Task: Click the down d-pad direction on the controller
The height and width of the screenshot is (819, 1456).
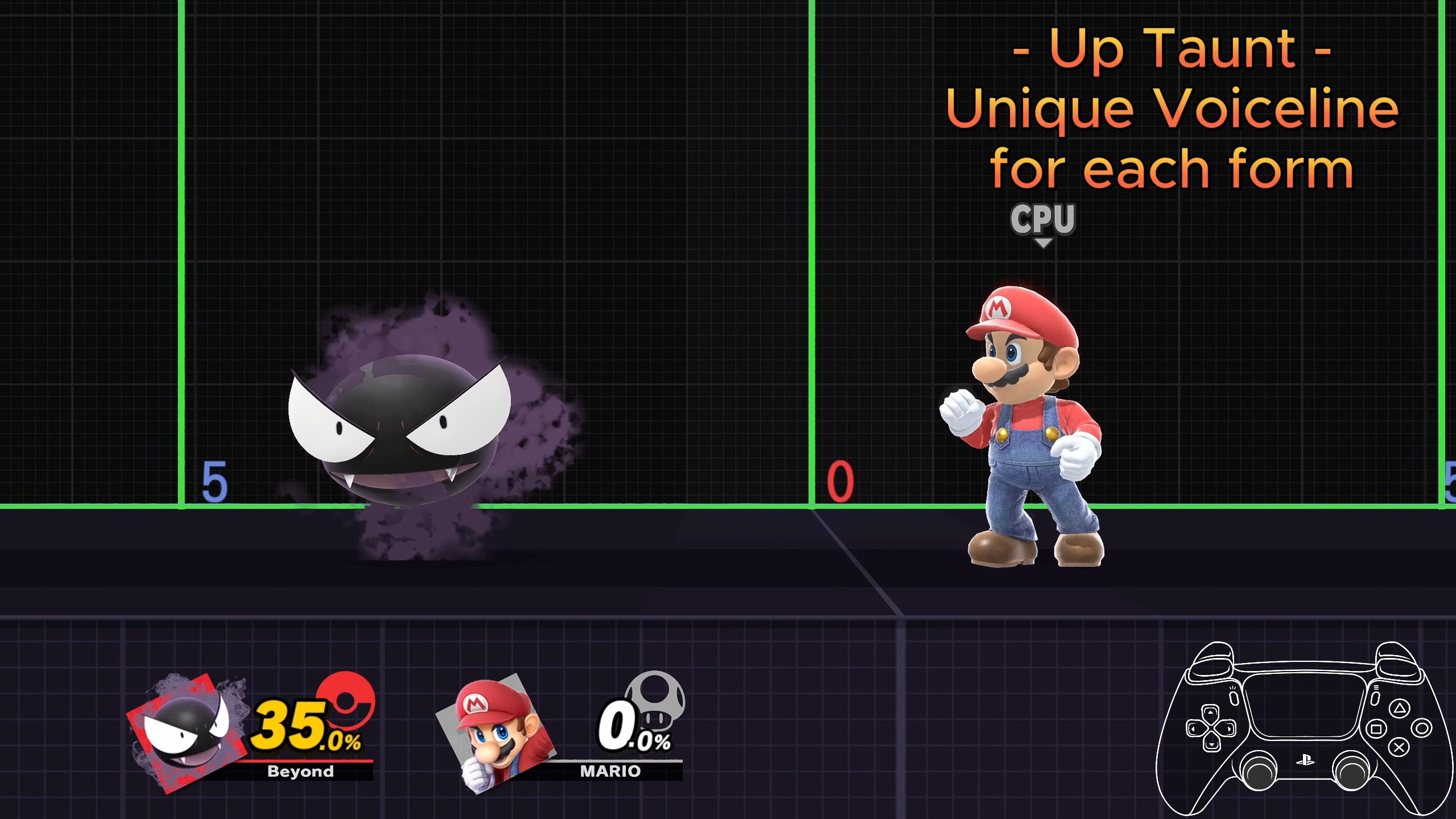Action: (1211, 746)
